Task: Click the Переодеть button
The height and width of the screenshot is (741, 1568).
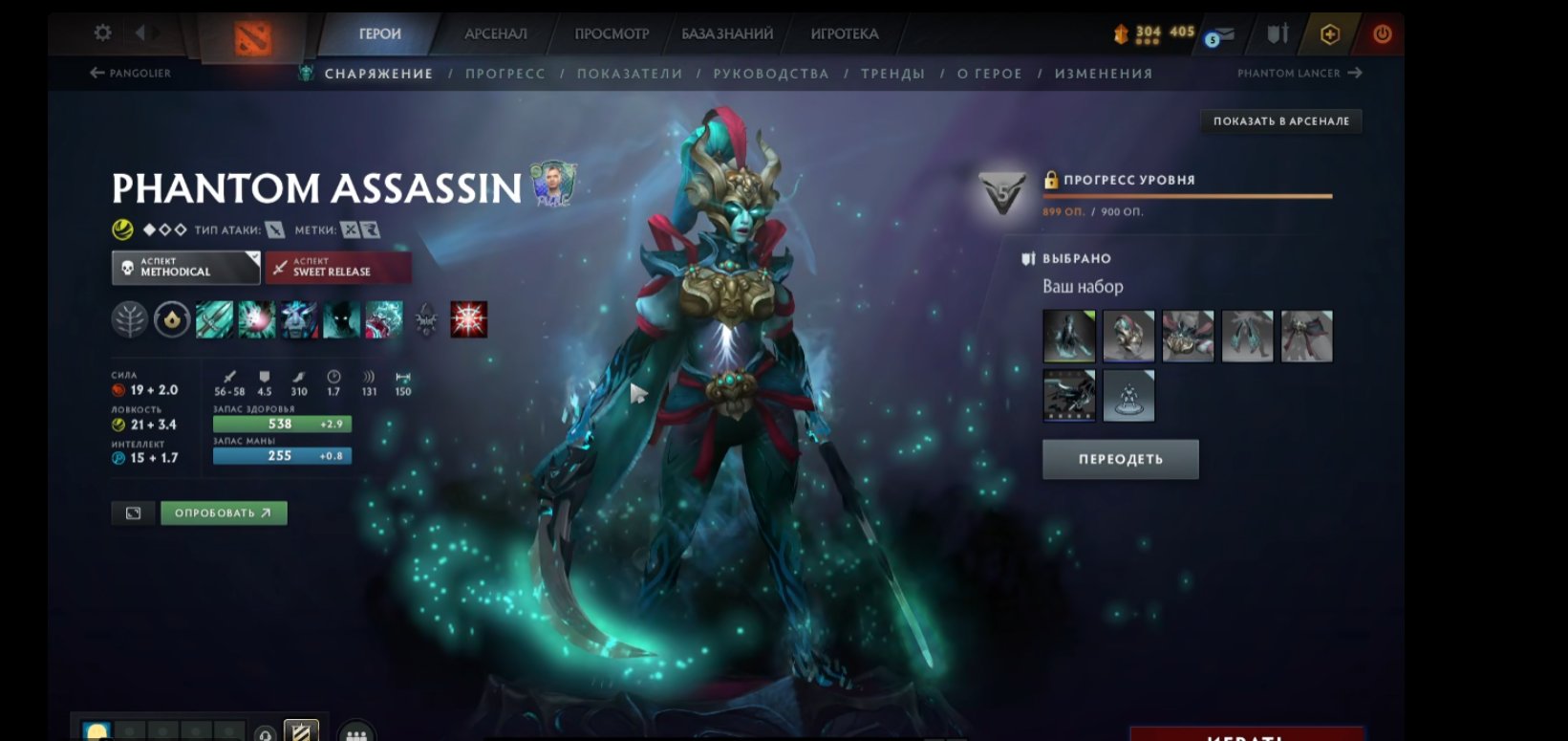Action: 1120,459
